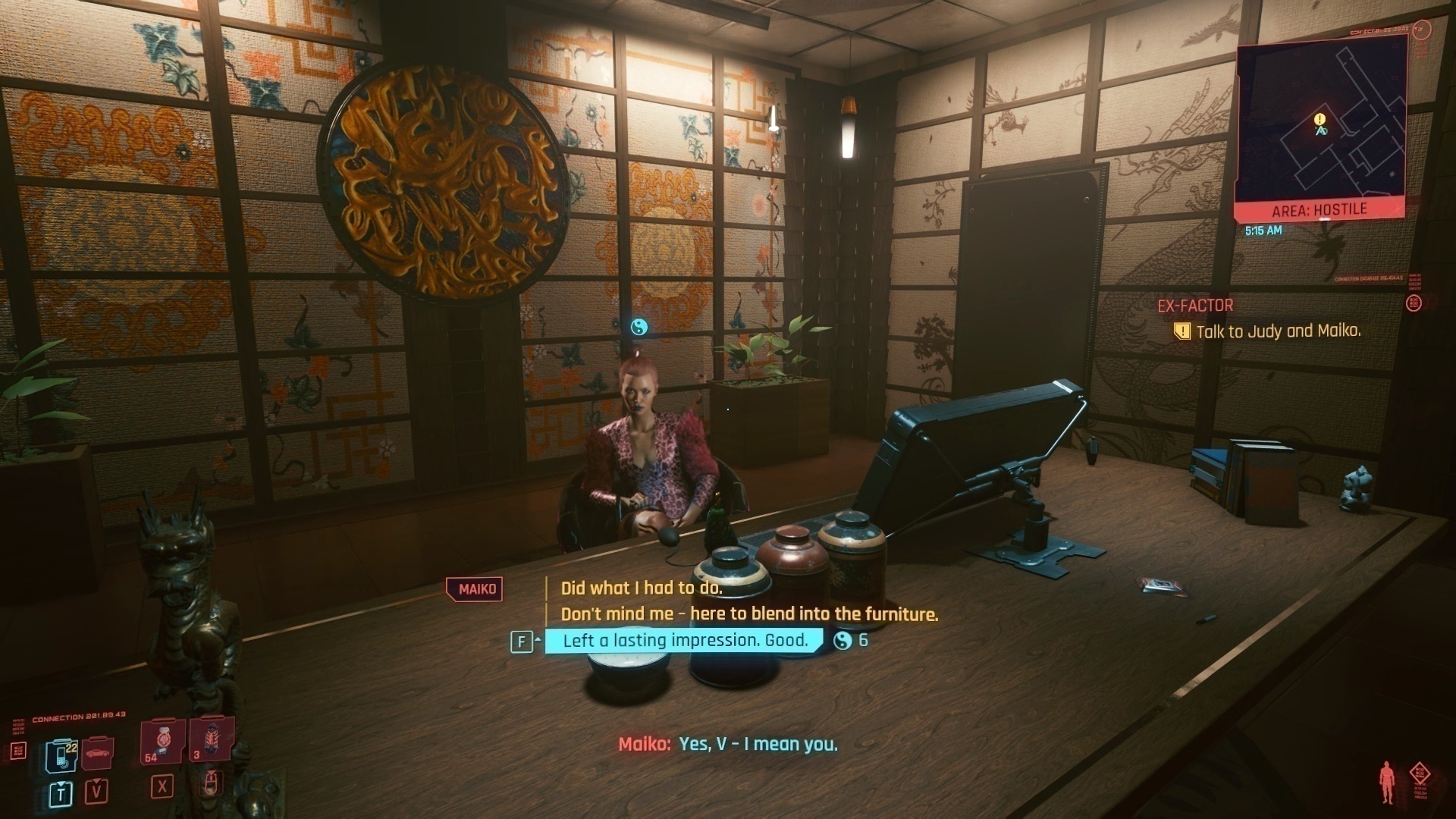1456x819 pixels.
Task: Select the Ex-Factor quest tracker
Action: (x=1195, y=306)
